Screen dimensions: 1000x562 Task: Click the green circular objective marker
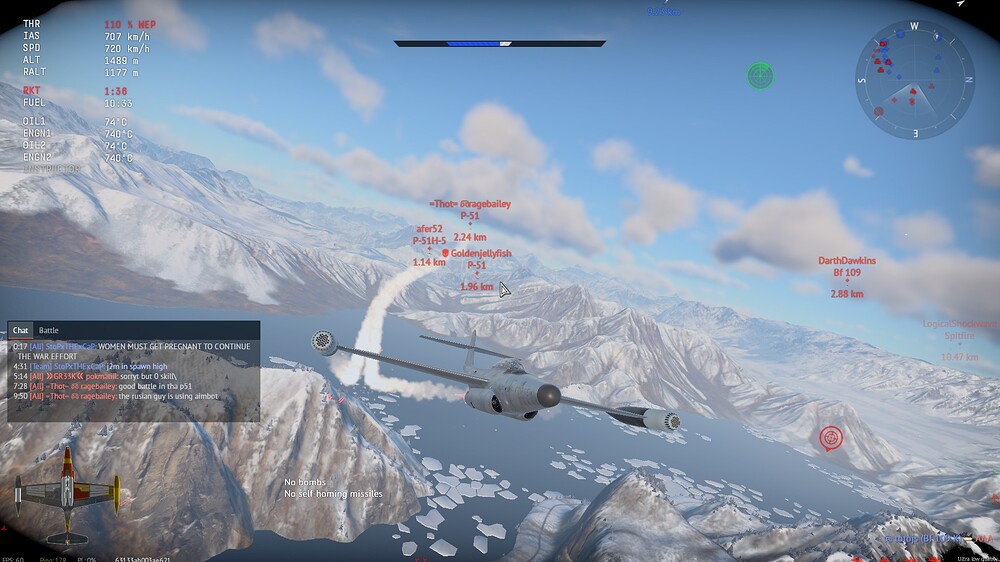click(760, 74)
